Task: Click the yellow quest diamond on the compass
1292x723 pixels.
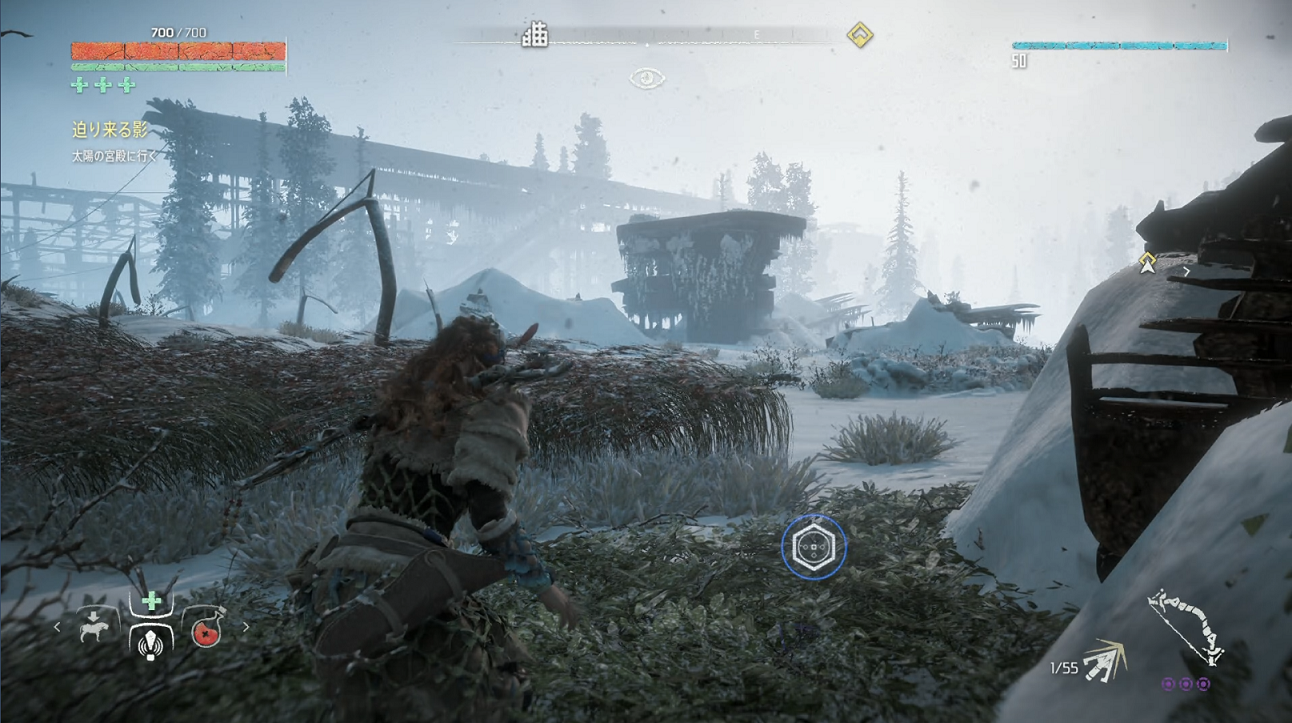Action: [x=859, y=36]
